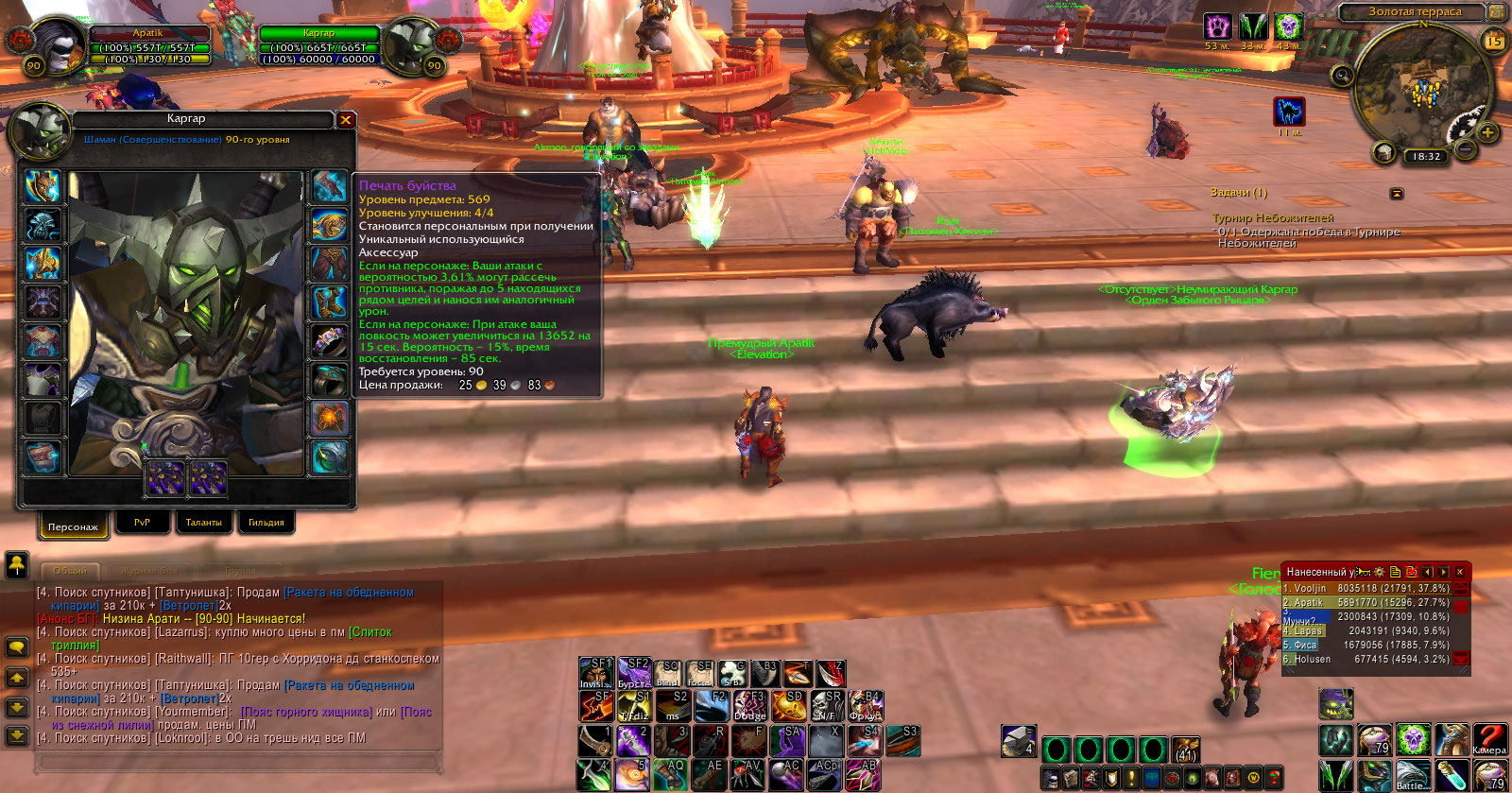The width and height of the screenshot is (1512, 793).
Task: Close the Каргар inspect window
Action: [x=346, y=120]
